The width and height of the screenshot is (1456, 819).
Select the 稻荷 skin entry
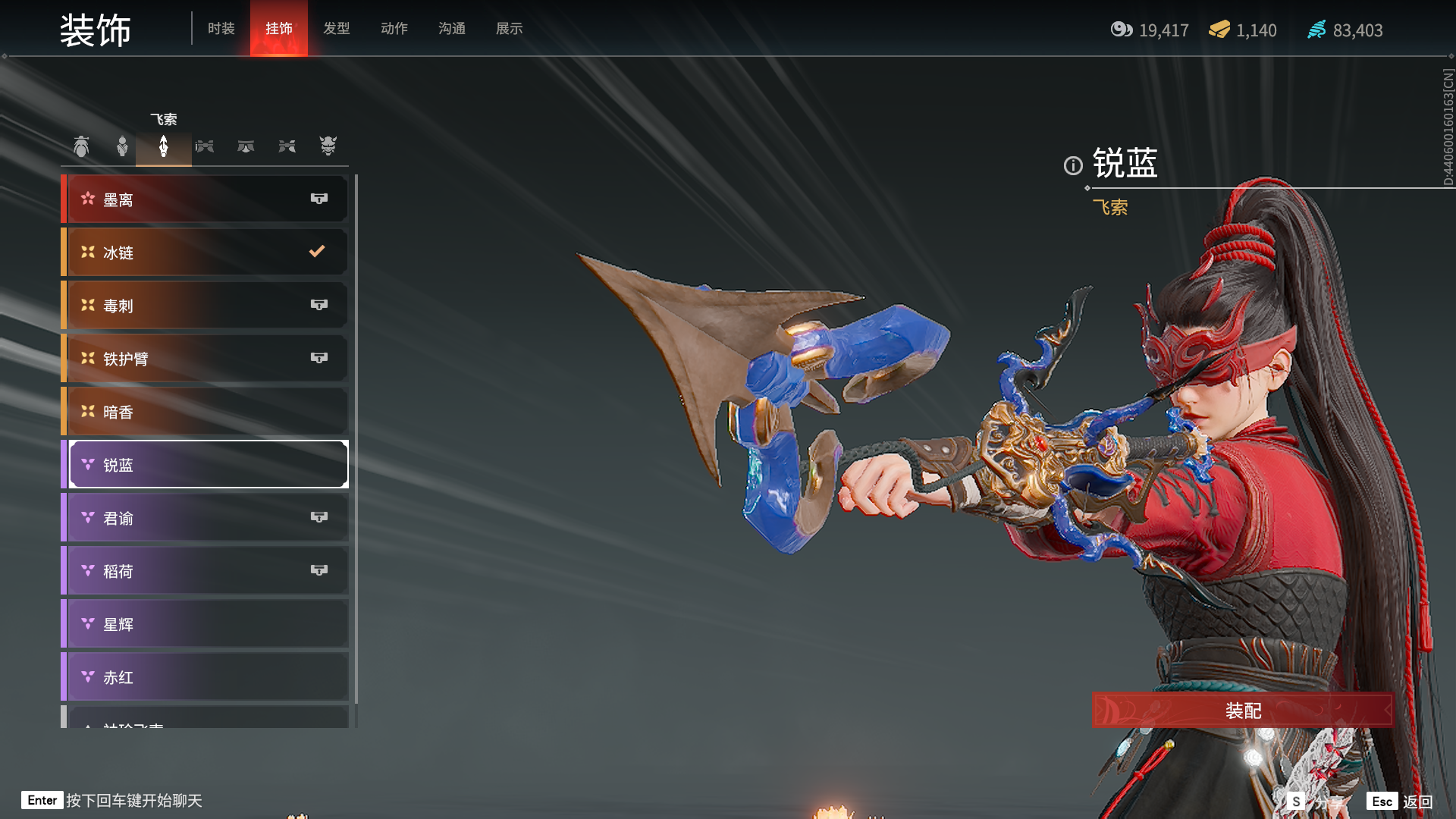click(206, 571)
